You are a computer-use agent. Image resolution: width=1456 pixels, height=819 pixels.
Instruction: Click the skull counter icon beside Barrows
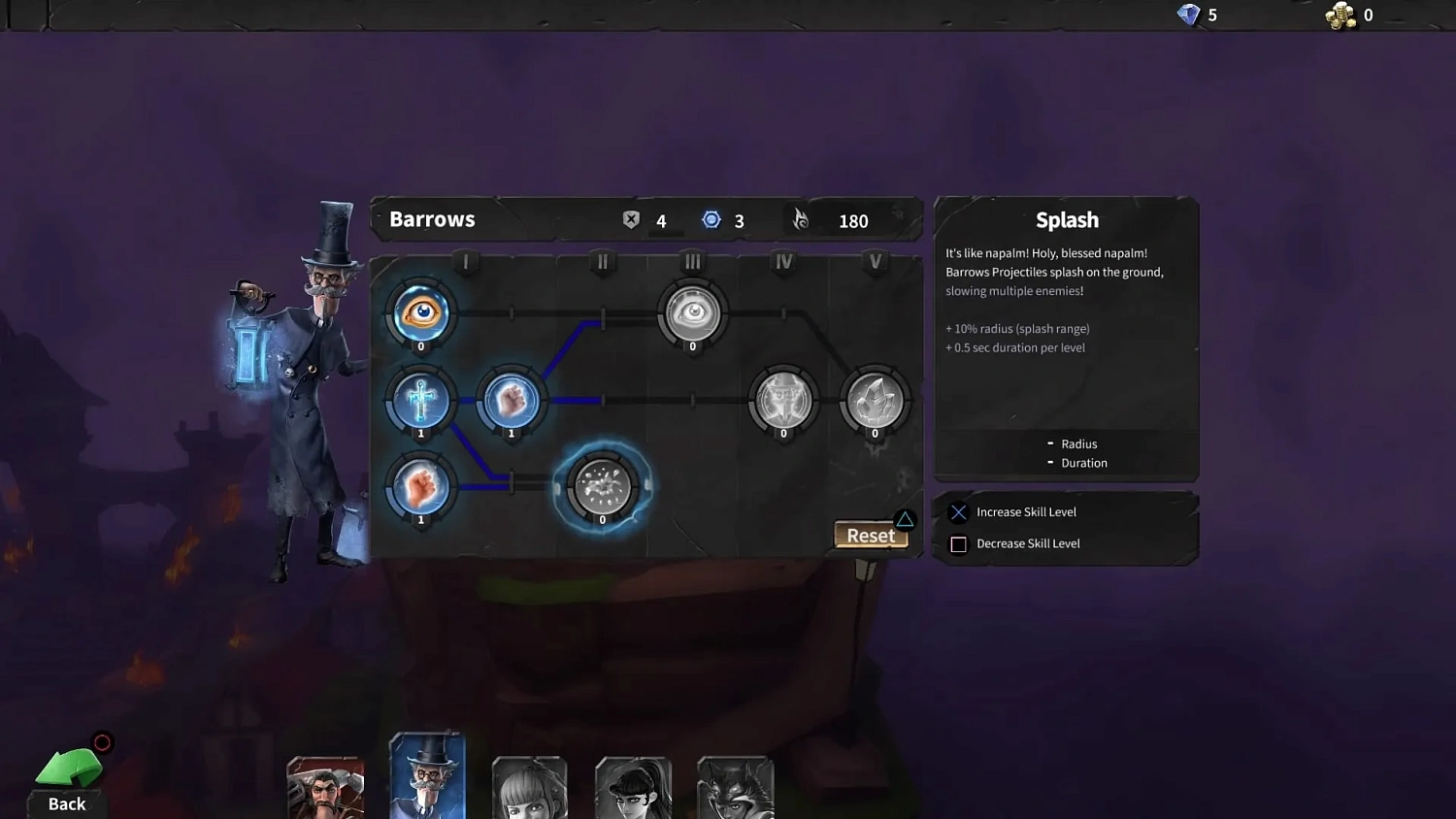pyautogui.click(x=631, y=219)
